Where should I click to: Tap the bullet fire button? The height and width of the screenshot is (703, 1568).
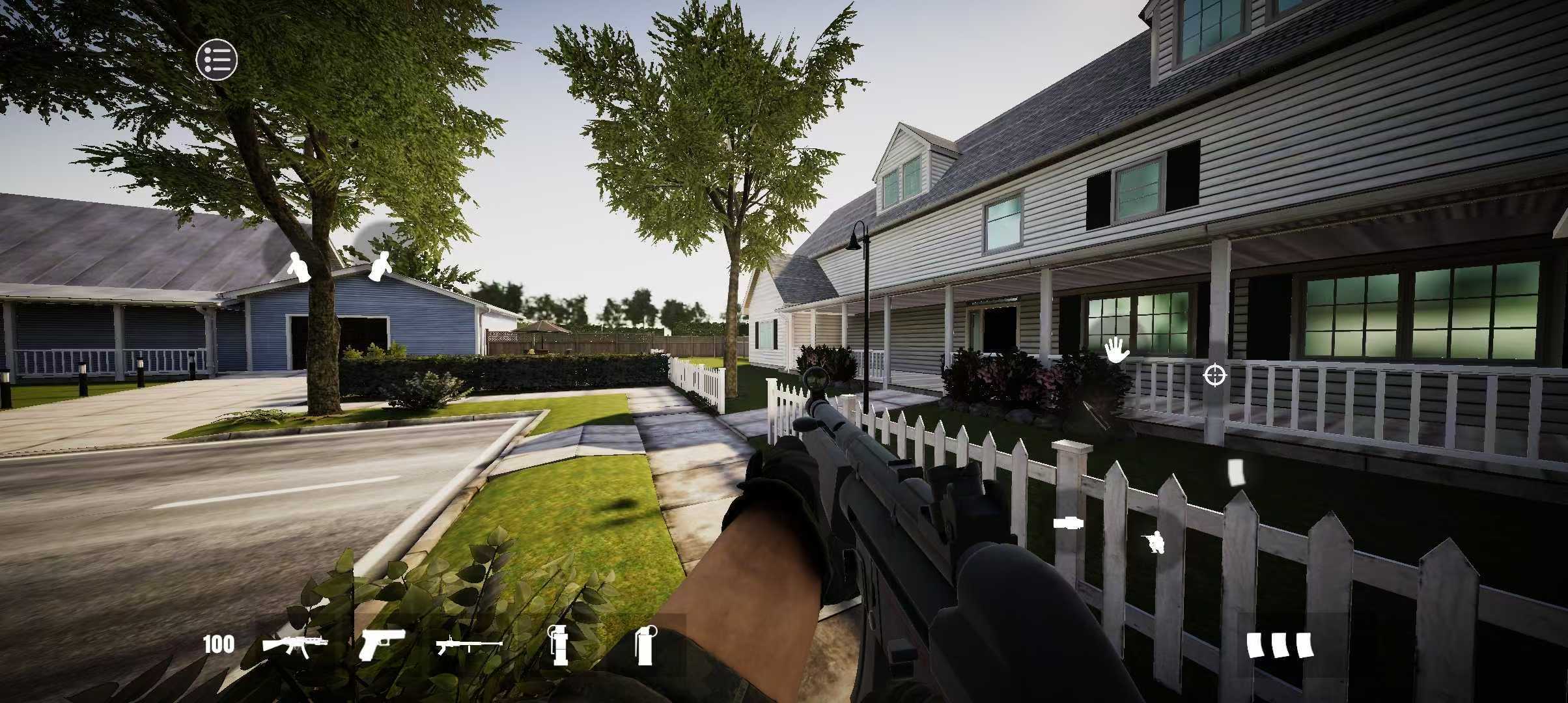point(1069,523)
